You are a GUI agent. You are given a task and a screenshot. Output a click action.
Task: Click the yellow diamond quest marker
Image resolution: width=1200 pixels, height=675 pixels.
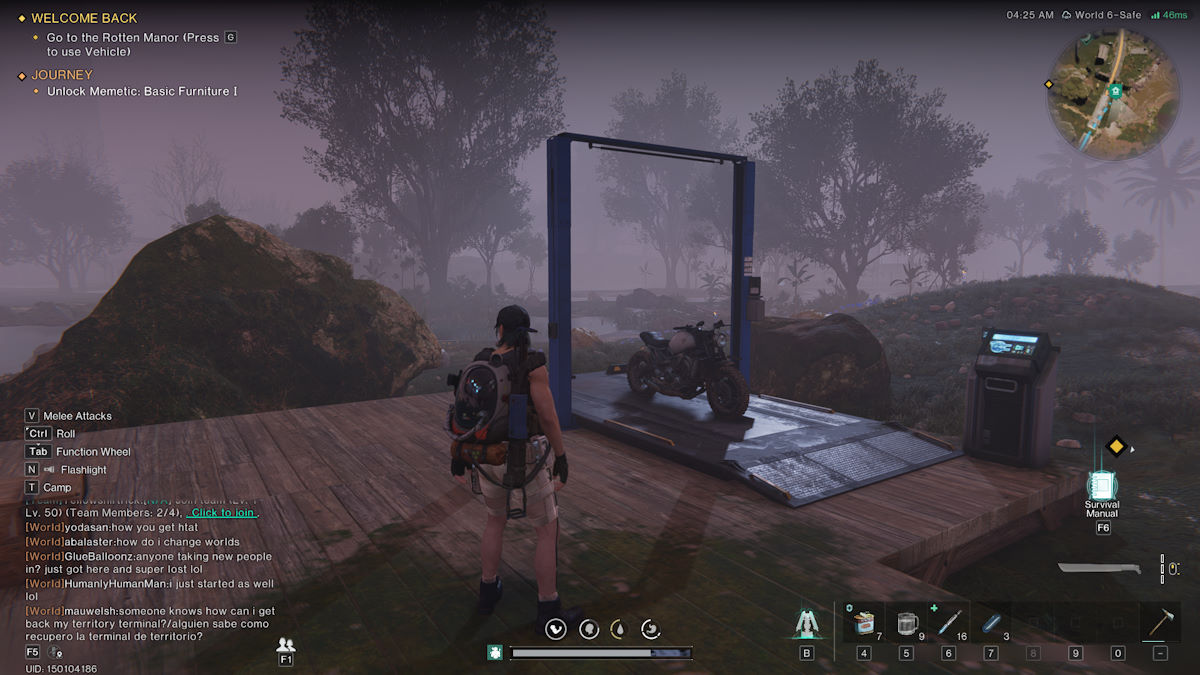pyautogui.click(x=1116, y=447)
